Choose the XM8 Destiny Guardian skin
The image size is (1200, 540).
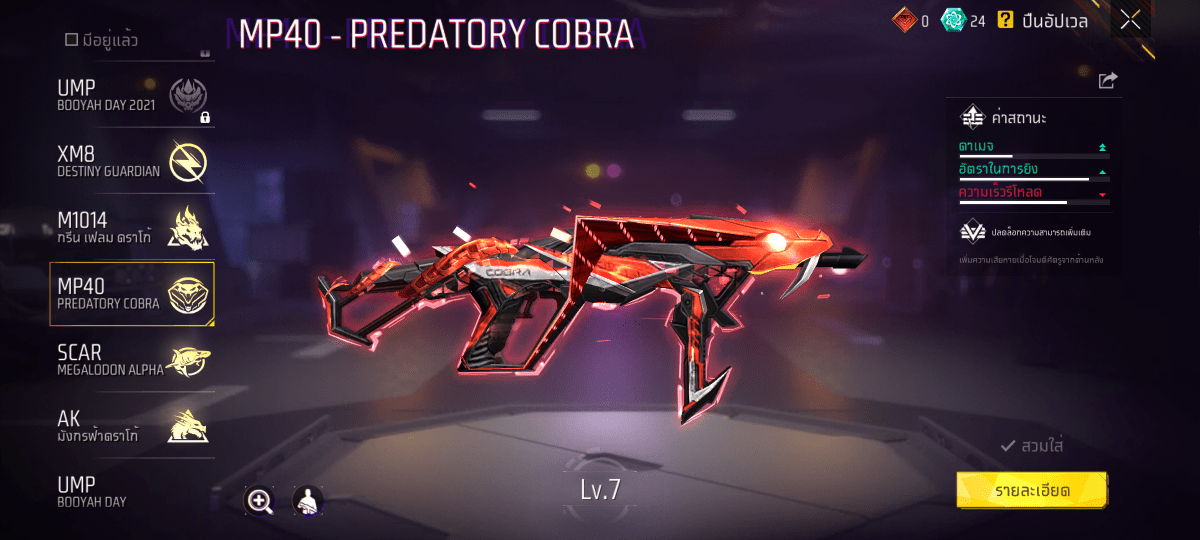pyautogui.click(x=132, y=161)
